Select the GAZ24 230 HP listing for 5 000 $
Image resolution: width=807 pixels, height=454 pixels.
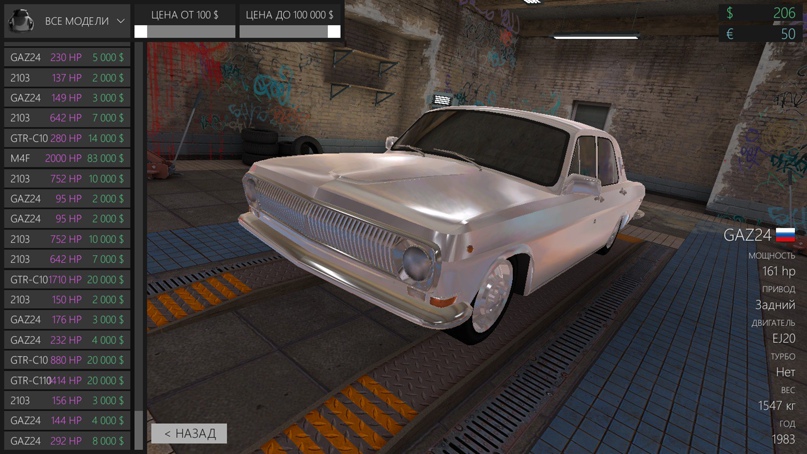[x=67, y=58]
